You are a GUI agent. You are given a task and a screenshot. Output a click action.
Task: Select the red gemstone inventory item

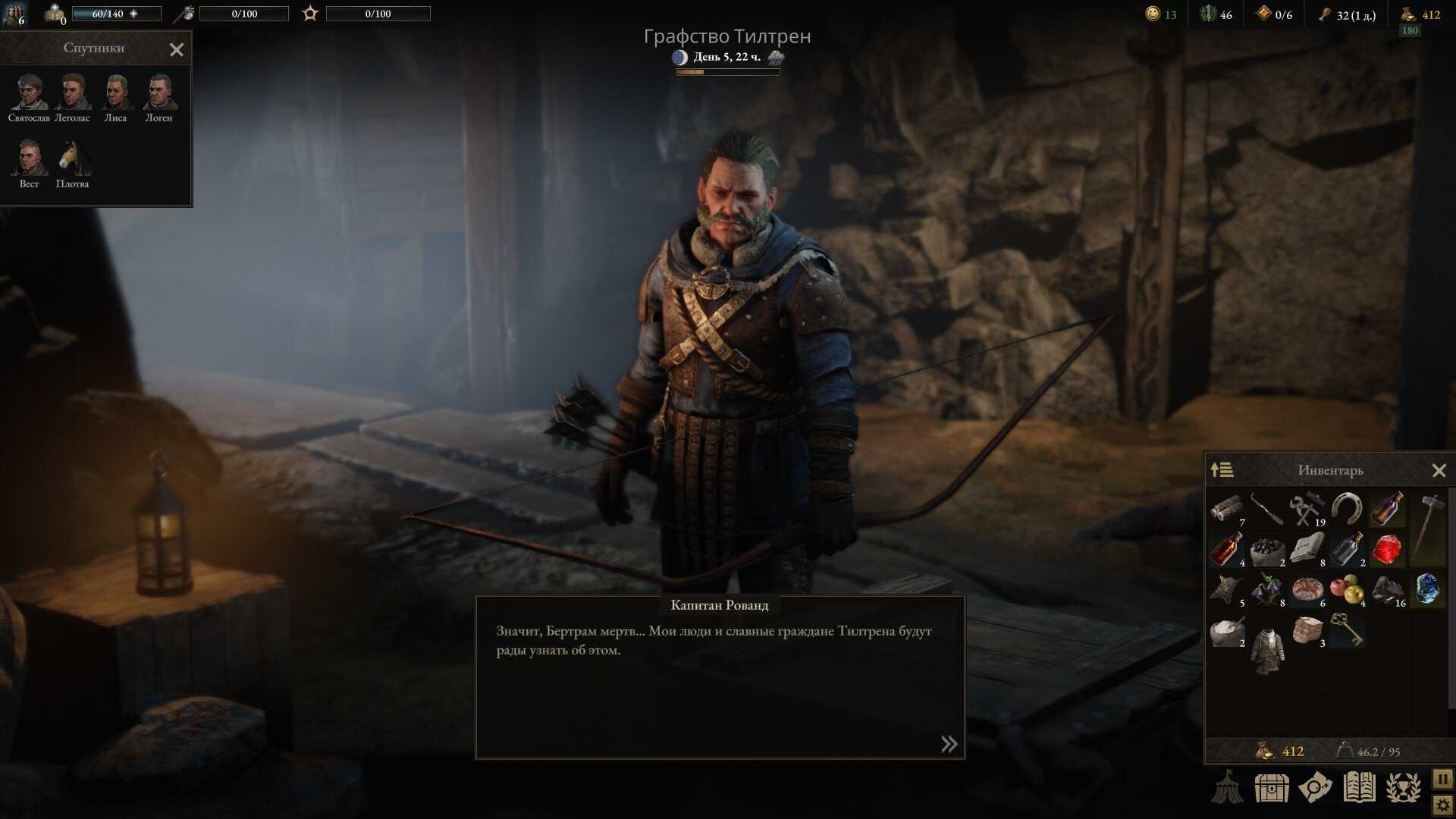1387,549
